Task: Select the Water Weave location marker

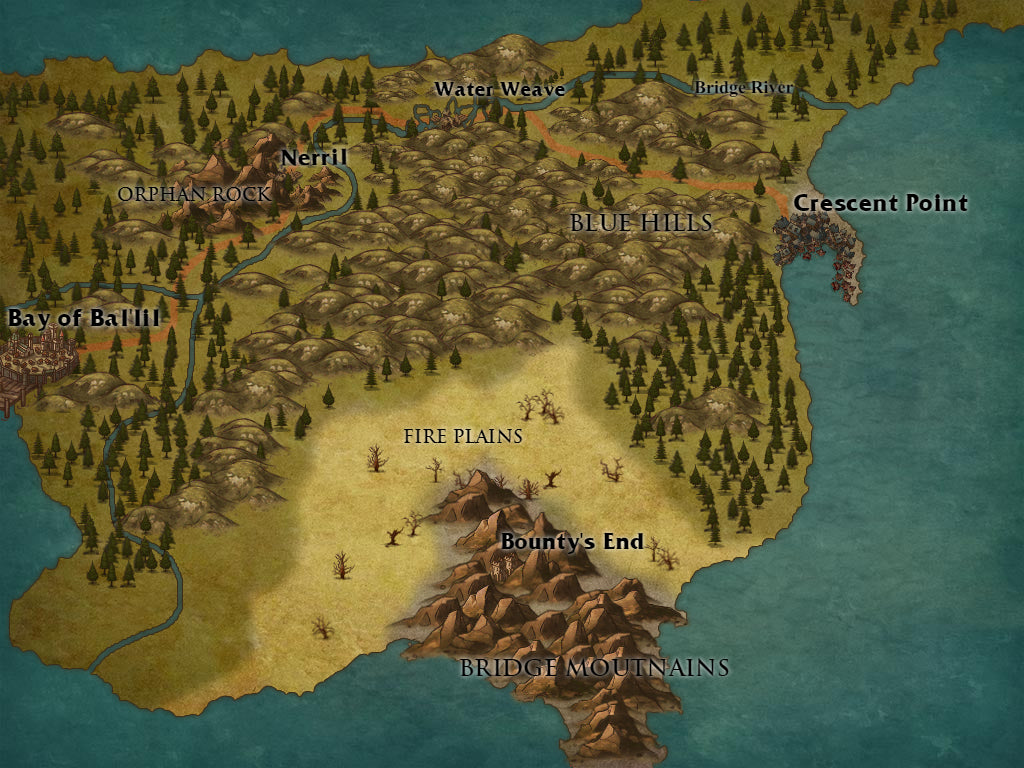Action: [x=443, y=115]
